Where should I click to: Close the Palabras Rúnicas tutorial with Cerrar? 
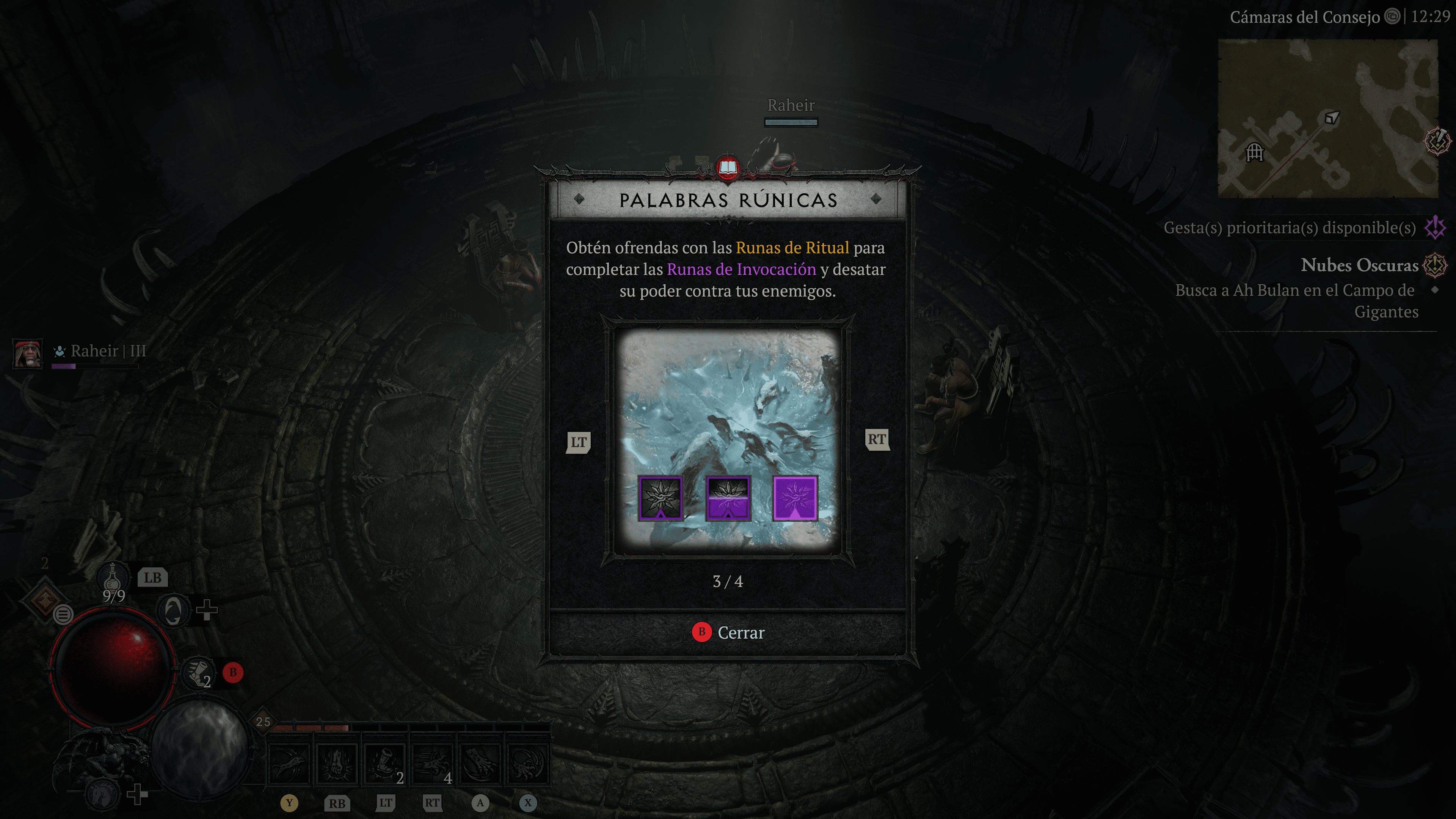728,632
